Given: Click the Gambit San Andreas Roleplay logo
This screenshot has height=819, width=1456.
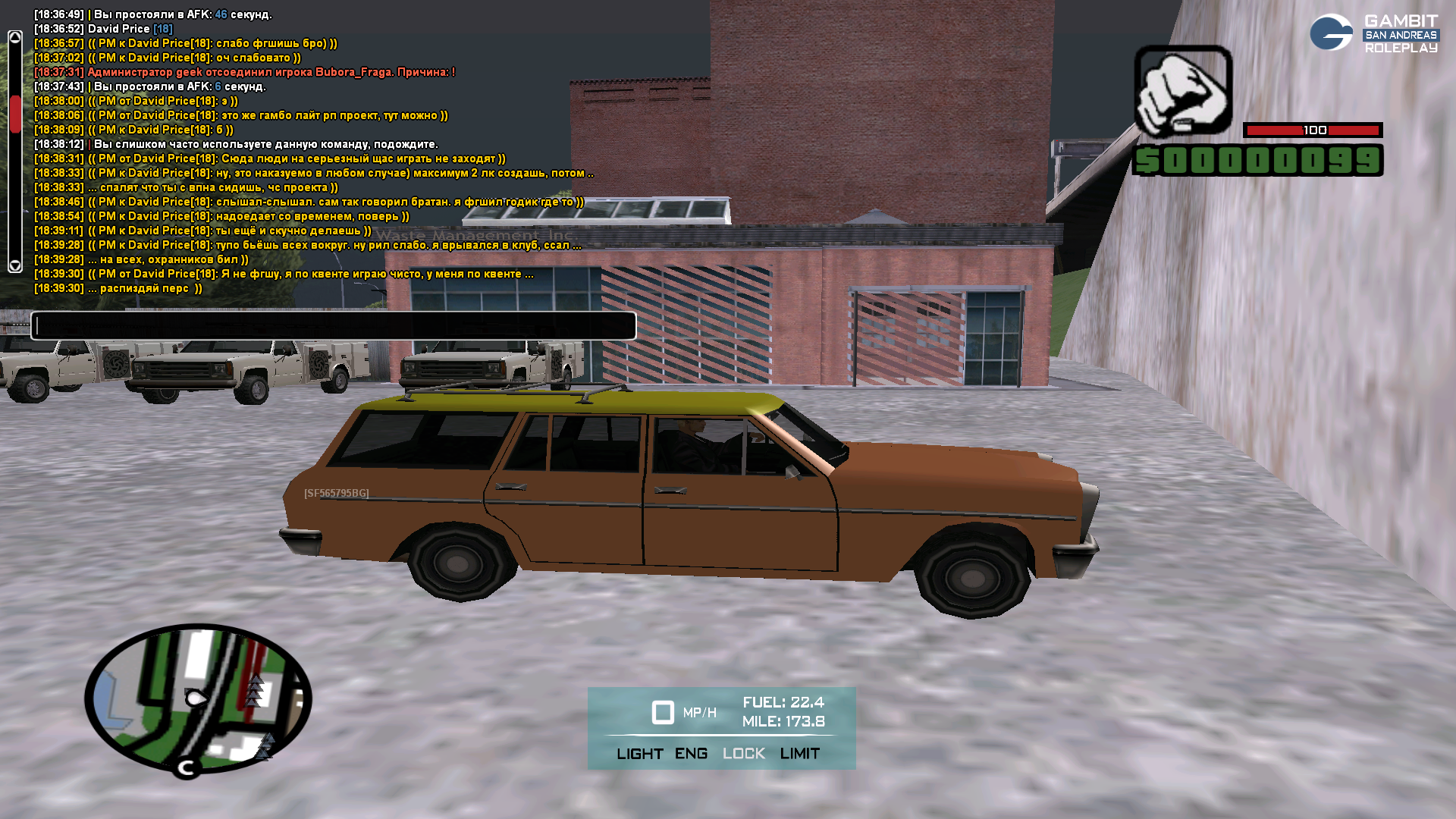Looking at the screenshot, I should (1373, 33).
